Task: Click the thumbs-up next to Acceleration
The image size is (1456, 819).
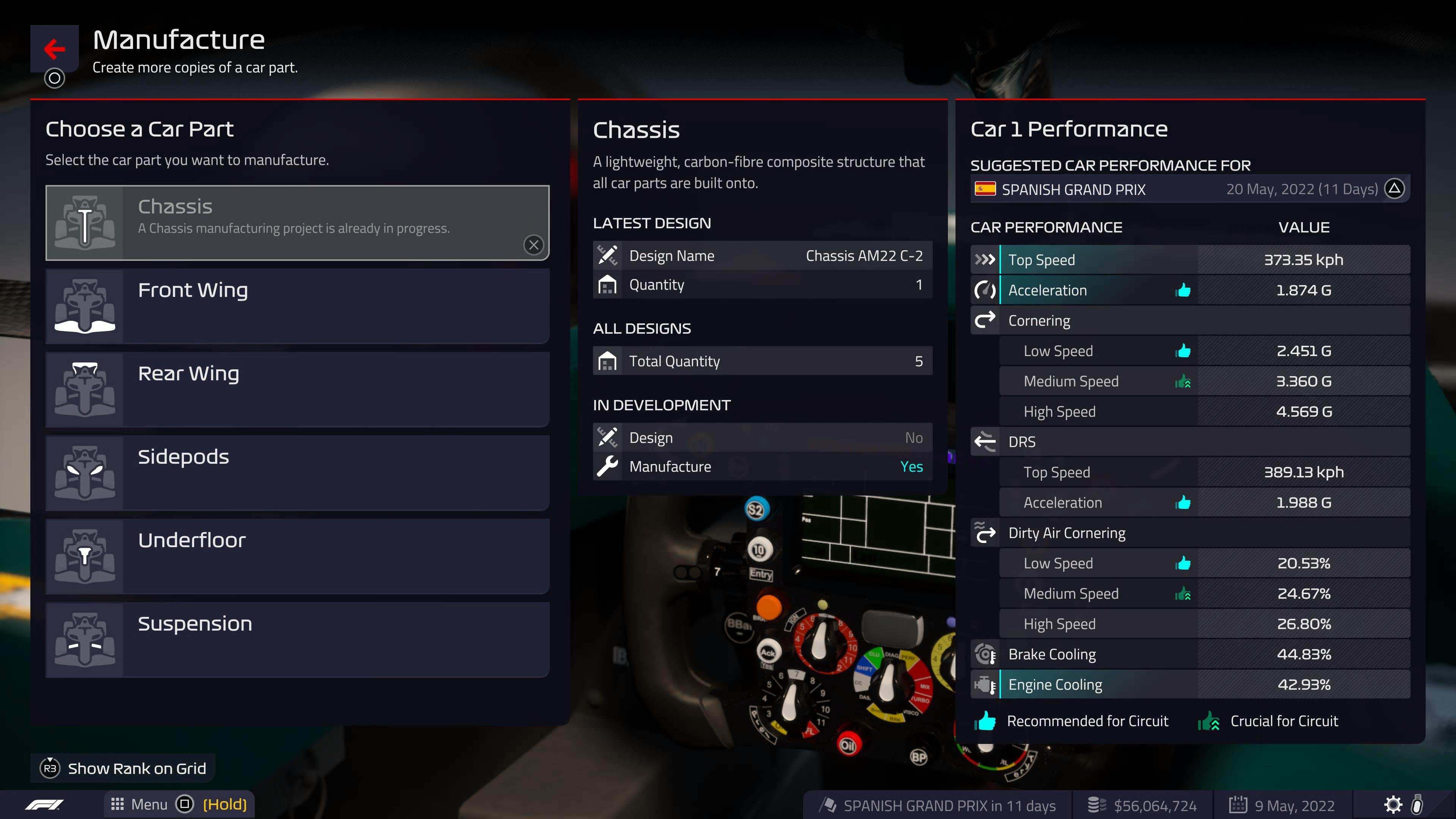Action: point(1183,290)
